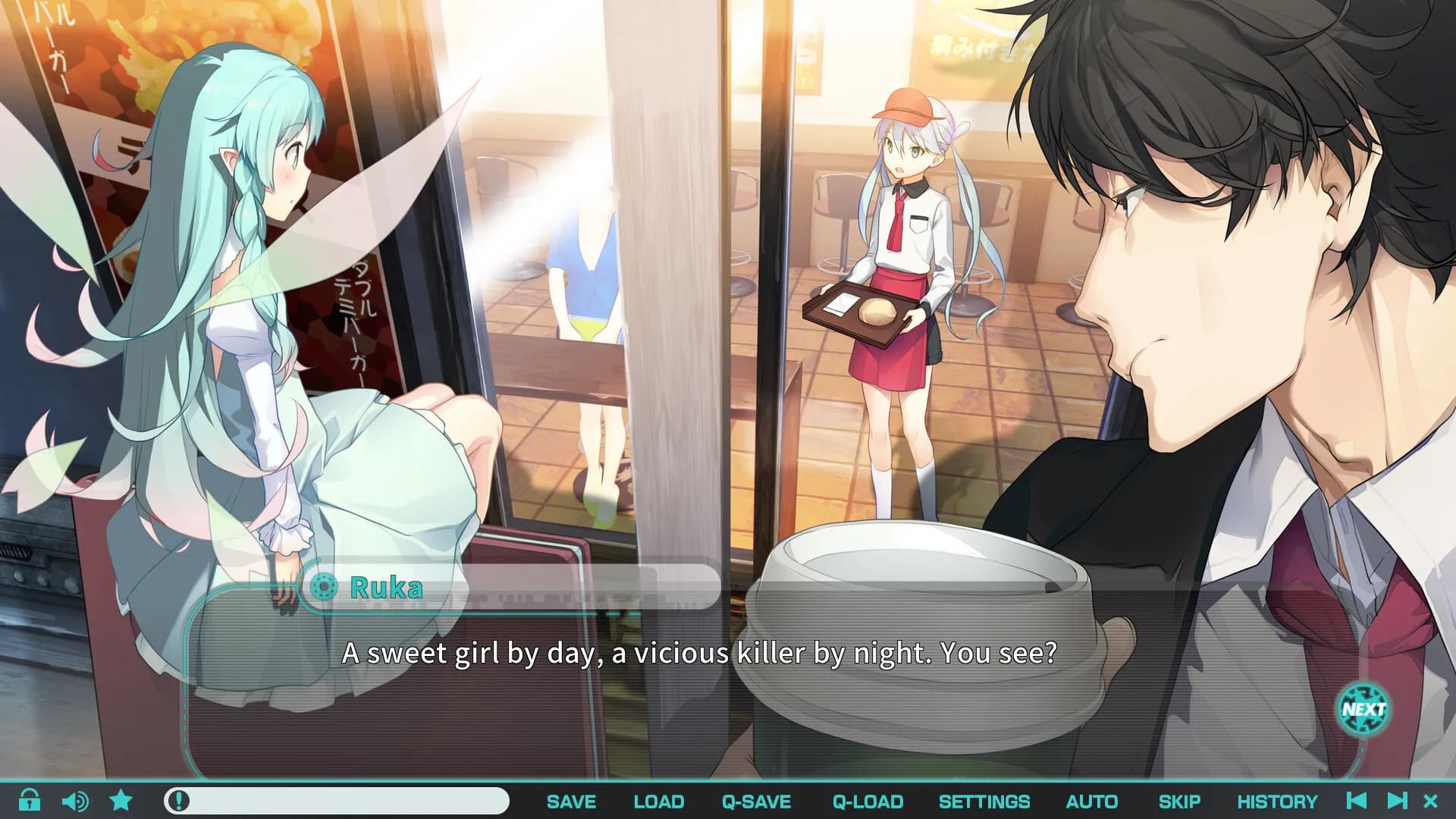Image resolution: width=1456 pixels, height=819 pixels.
Task: Activate SKIP to fast-forward text
Action: coord(1178,802)
